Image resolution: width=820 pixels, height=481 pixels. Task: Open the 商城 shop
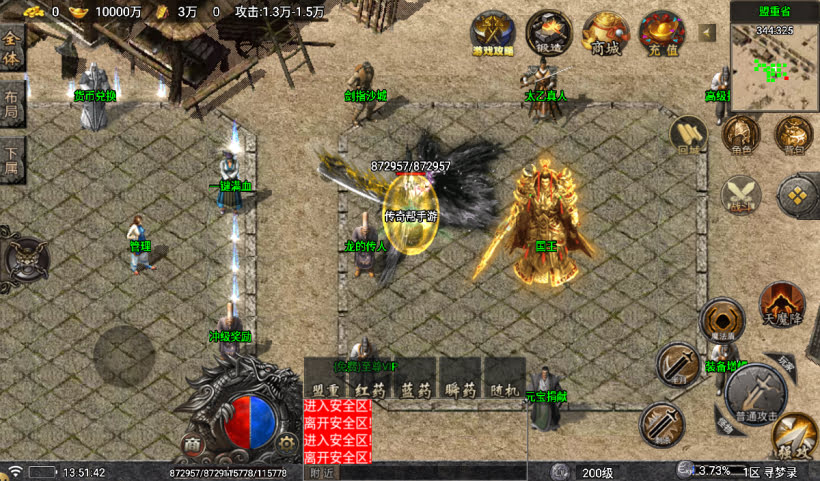click(605, 33)
